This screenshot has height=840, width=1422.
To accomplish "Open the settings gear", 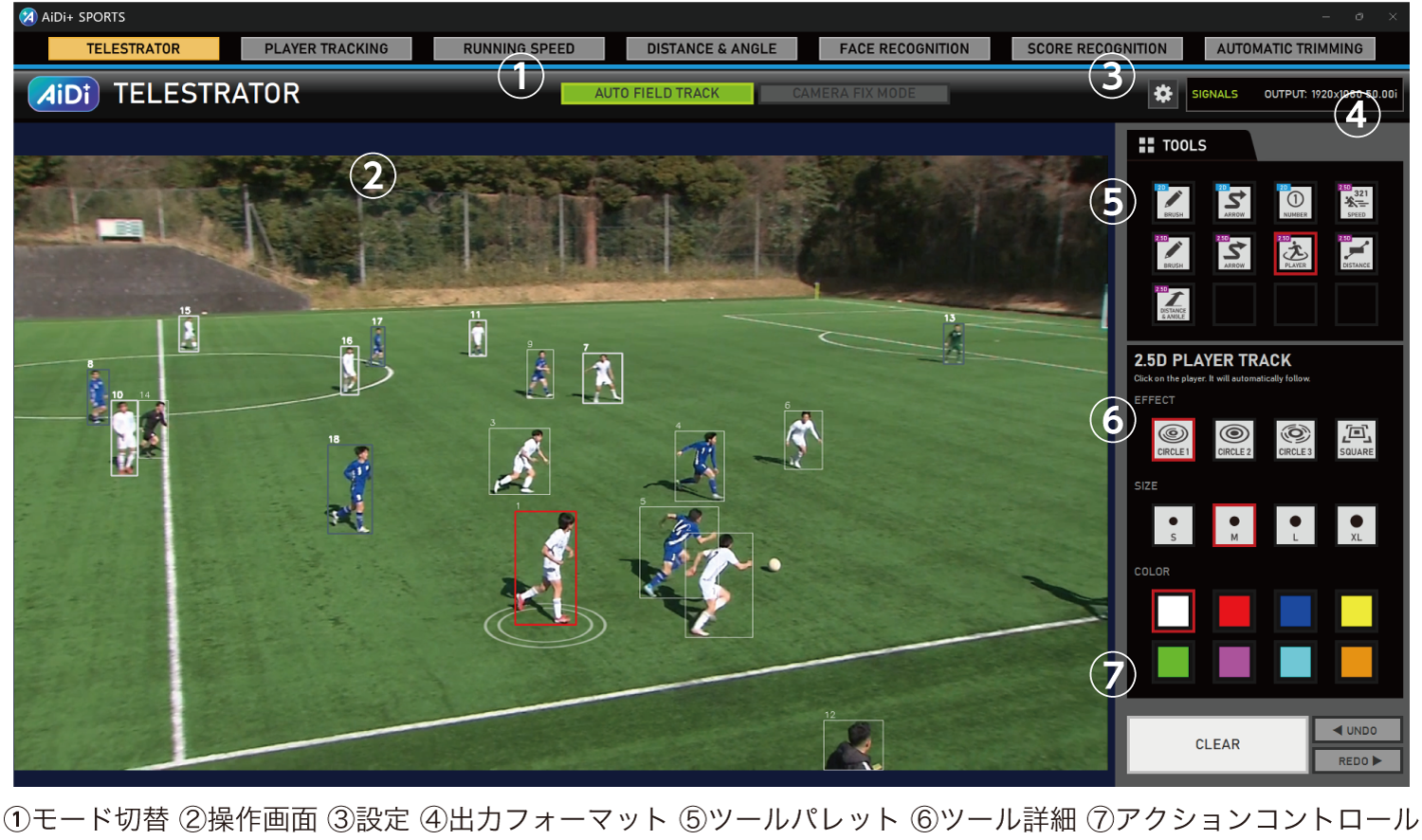I will coord(1162,94).
